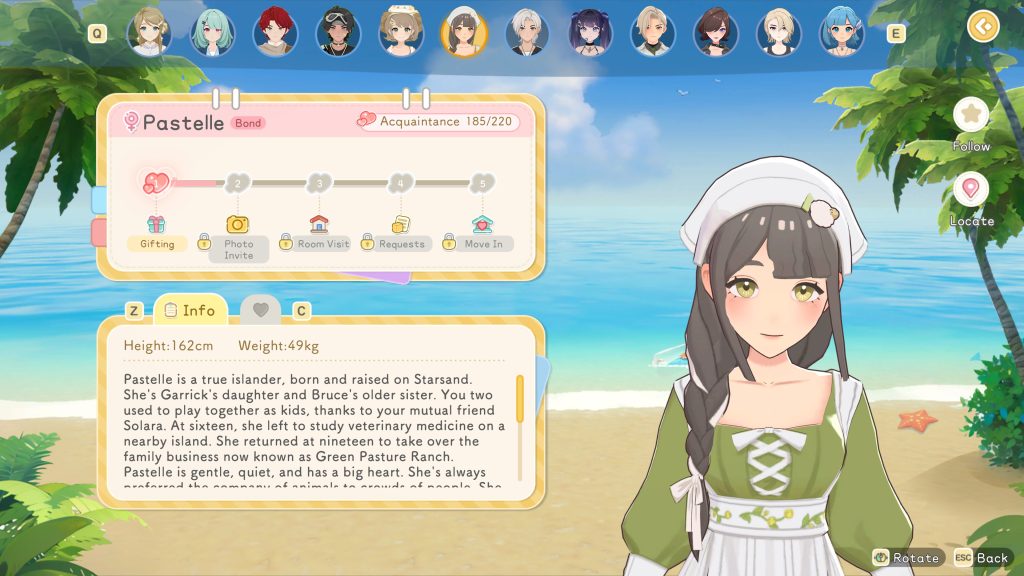Select the teal-haired character portrait
The height and width of the screenshot is (576, 1024).
(x=212, y=32)
